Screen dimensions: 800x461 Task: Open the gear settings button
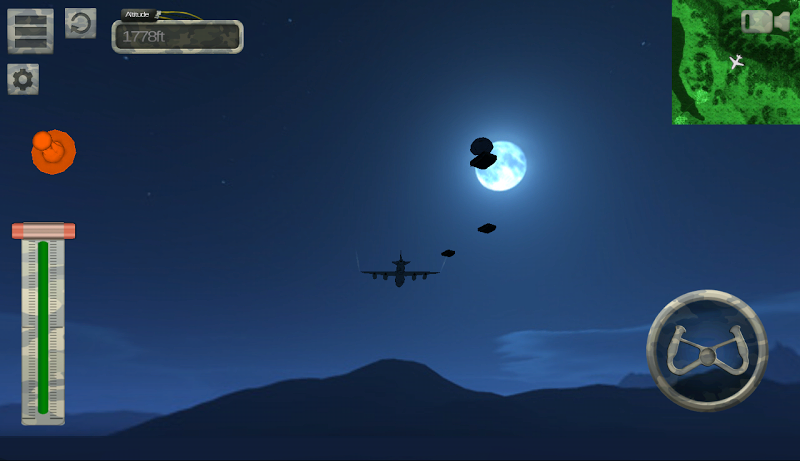coord(23,79)
